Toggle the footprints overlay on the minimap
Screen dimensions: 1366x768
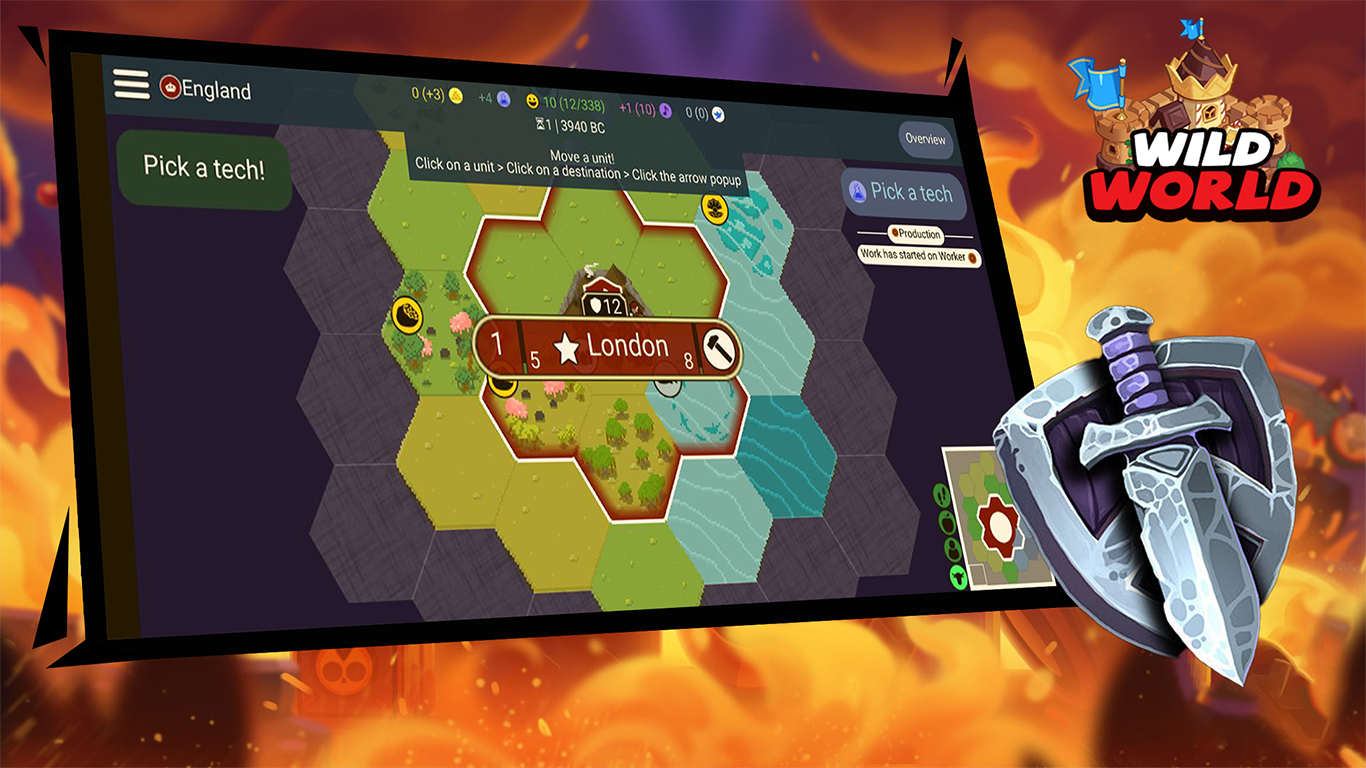[x=940, y=493]
